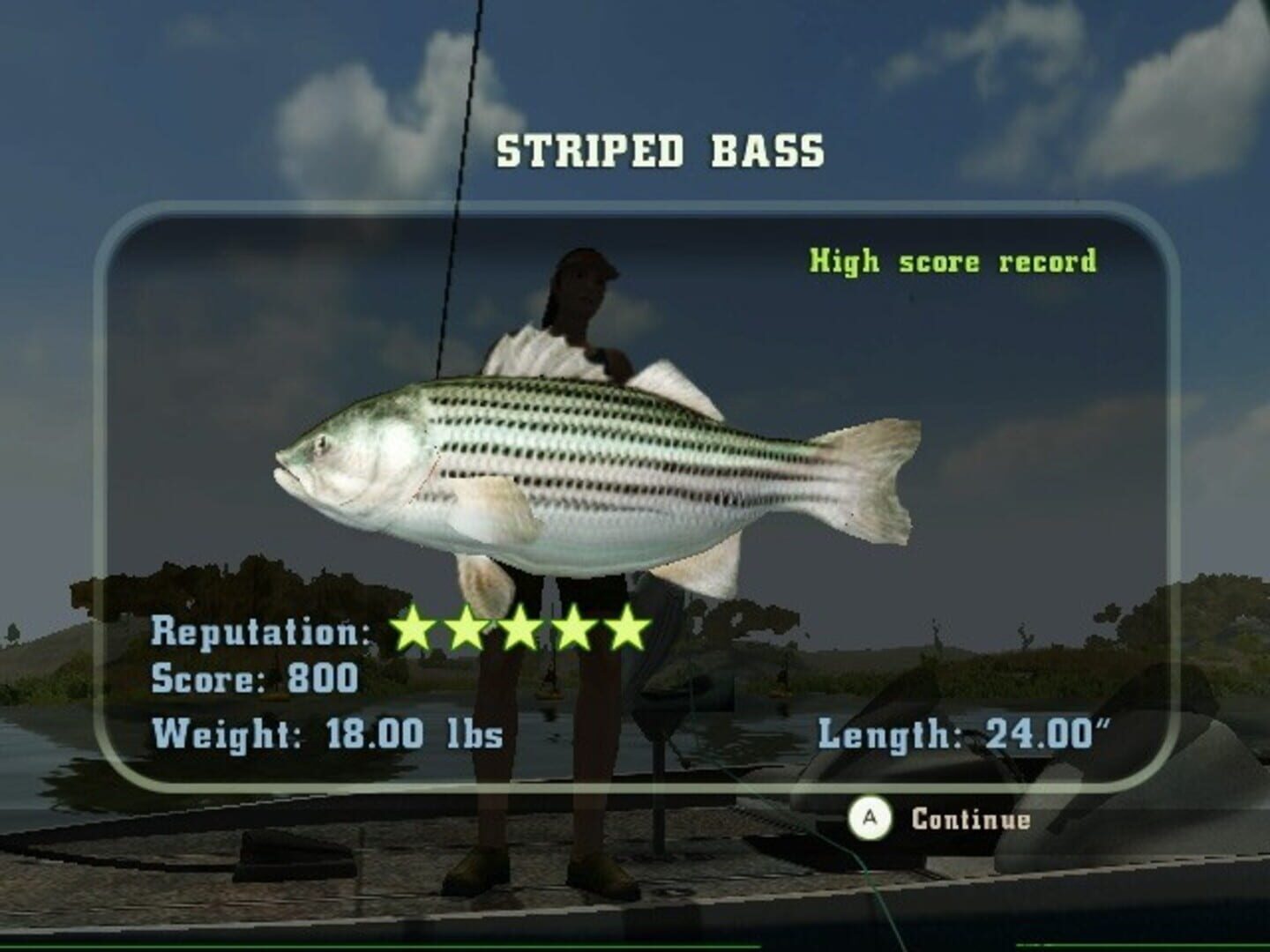Click the five-star reputation meter
The height and width of the screenshot is (952, 1270).
point(520,628)
